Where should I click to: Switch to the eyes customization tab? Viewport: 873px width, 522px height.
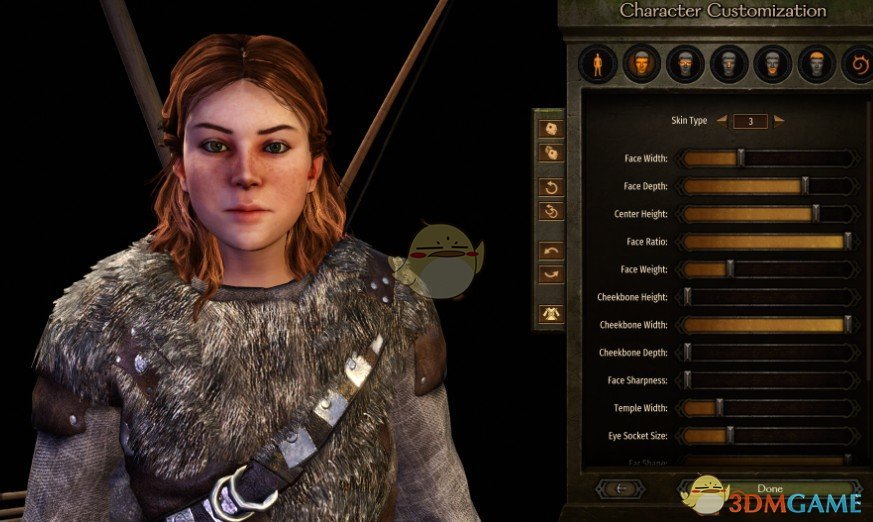tap(685, 65)
